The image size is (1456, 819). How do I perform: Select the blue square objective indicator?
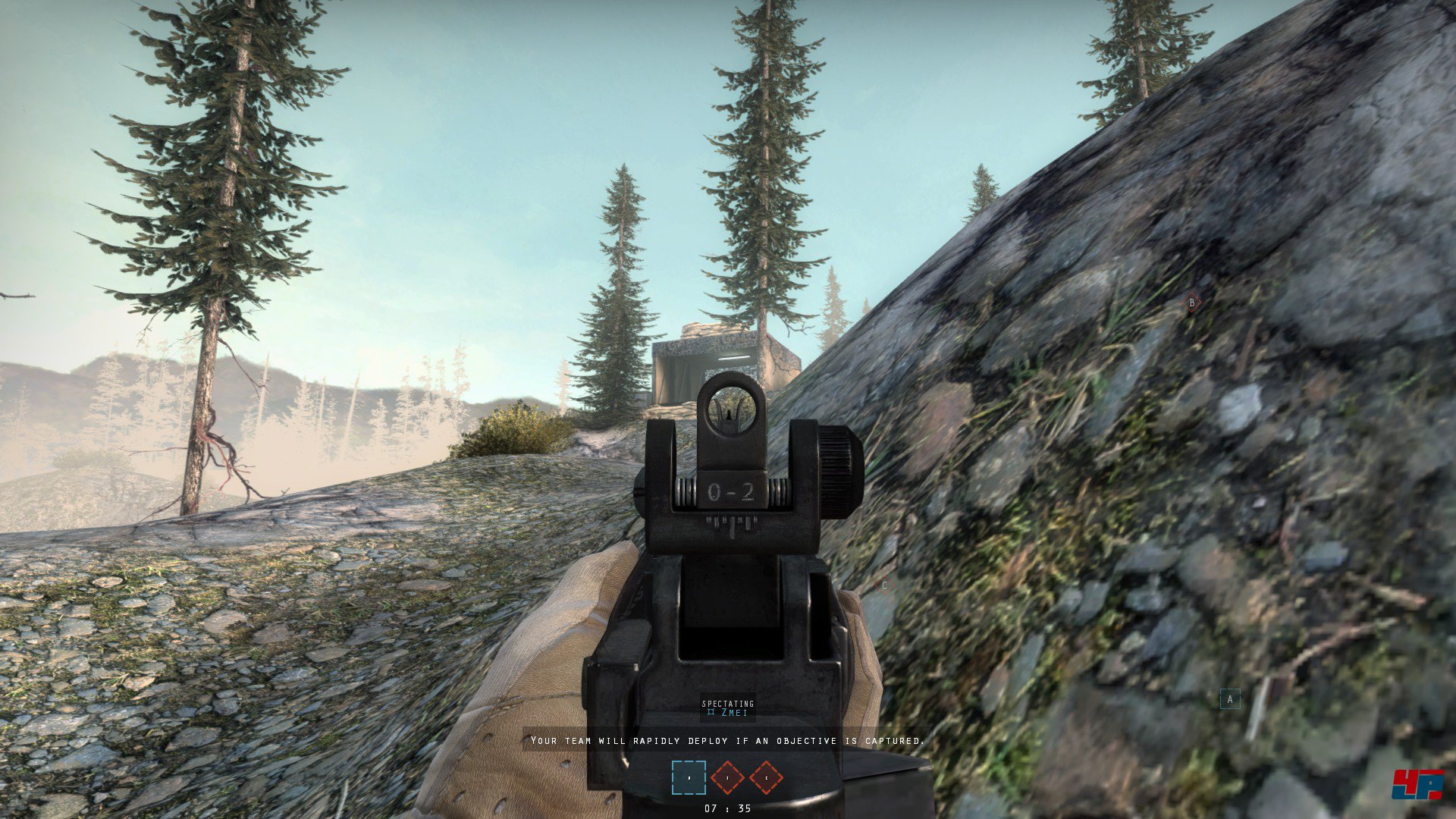[689, 777]
